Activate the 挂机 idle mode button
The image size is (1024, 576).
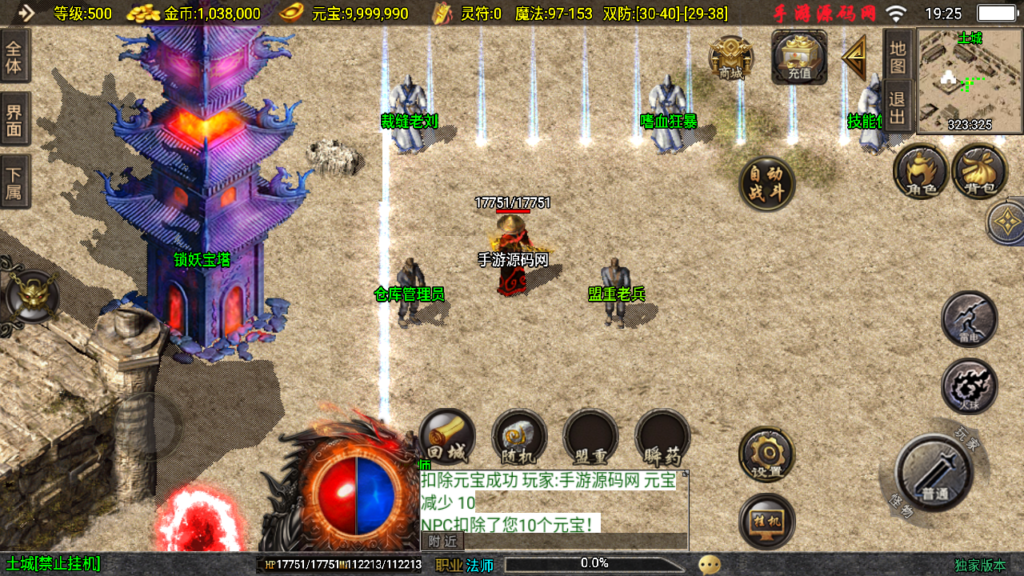point(767,520)
